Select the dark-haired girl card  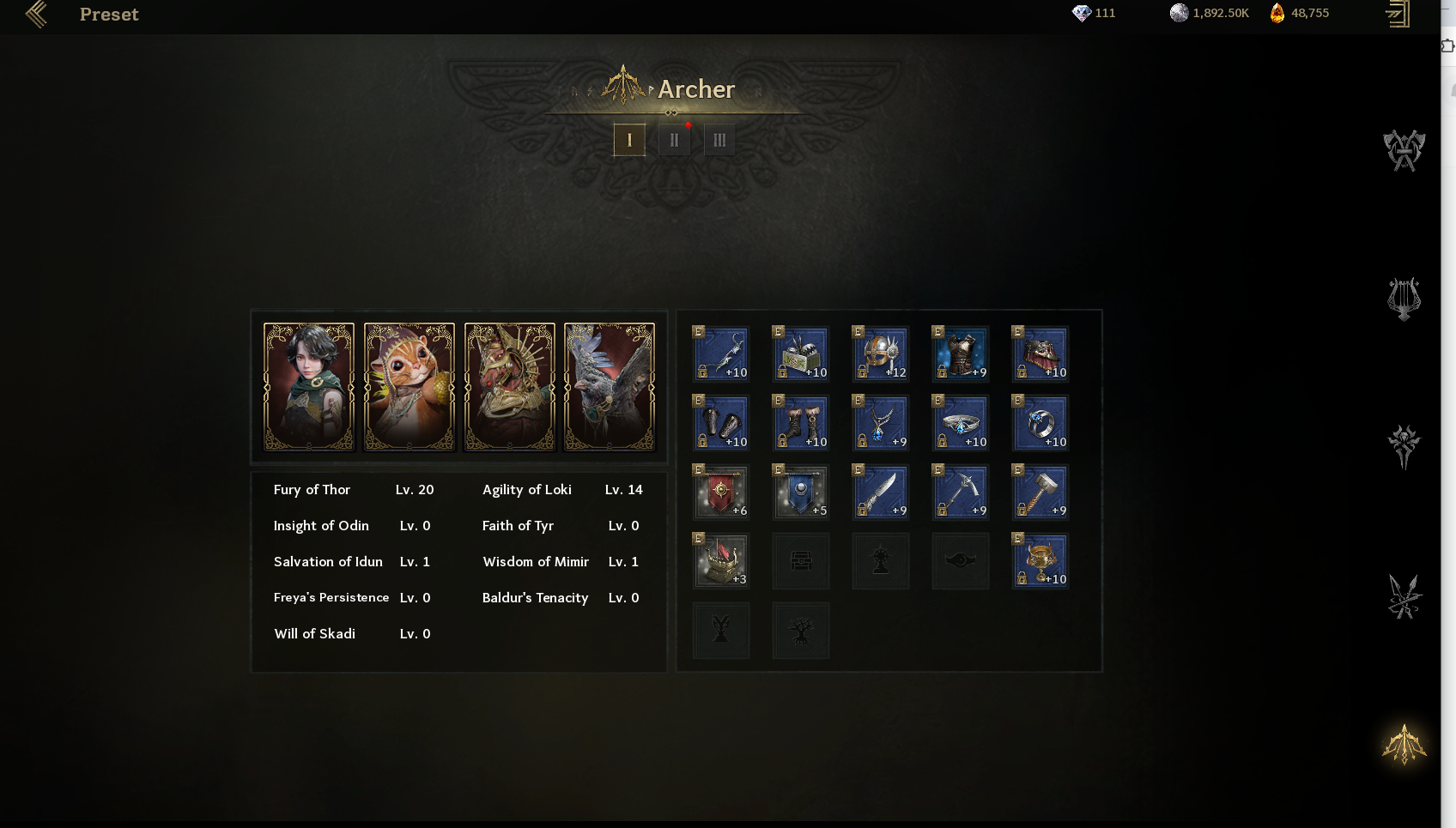(x=309, y=386)
